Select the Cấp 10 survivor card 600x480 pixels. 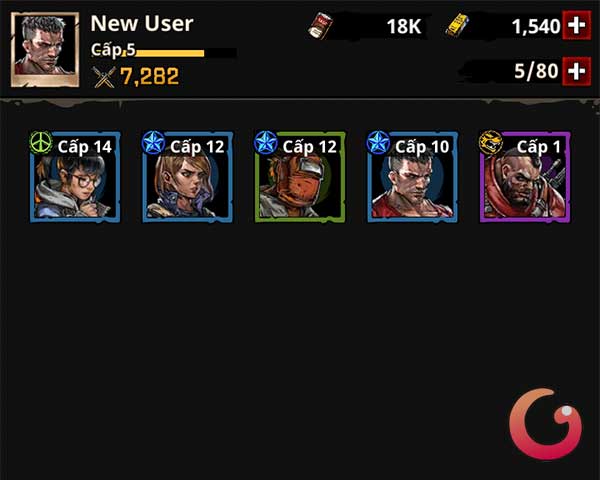[413, 177]
